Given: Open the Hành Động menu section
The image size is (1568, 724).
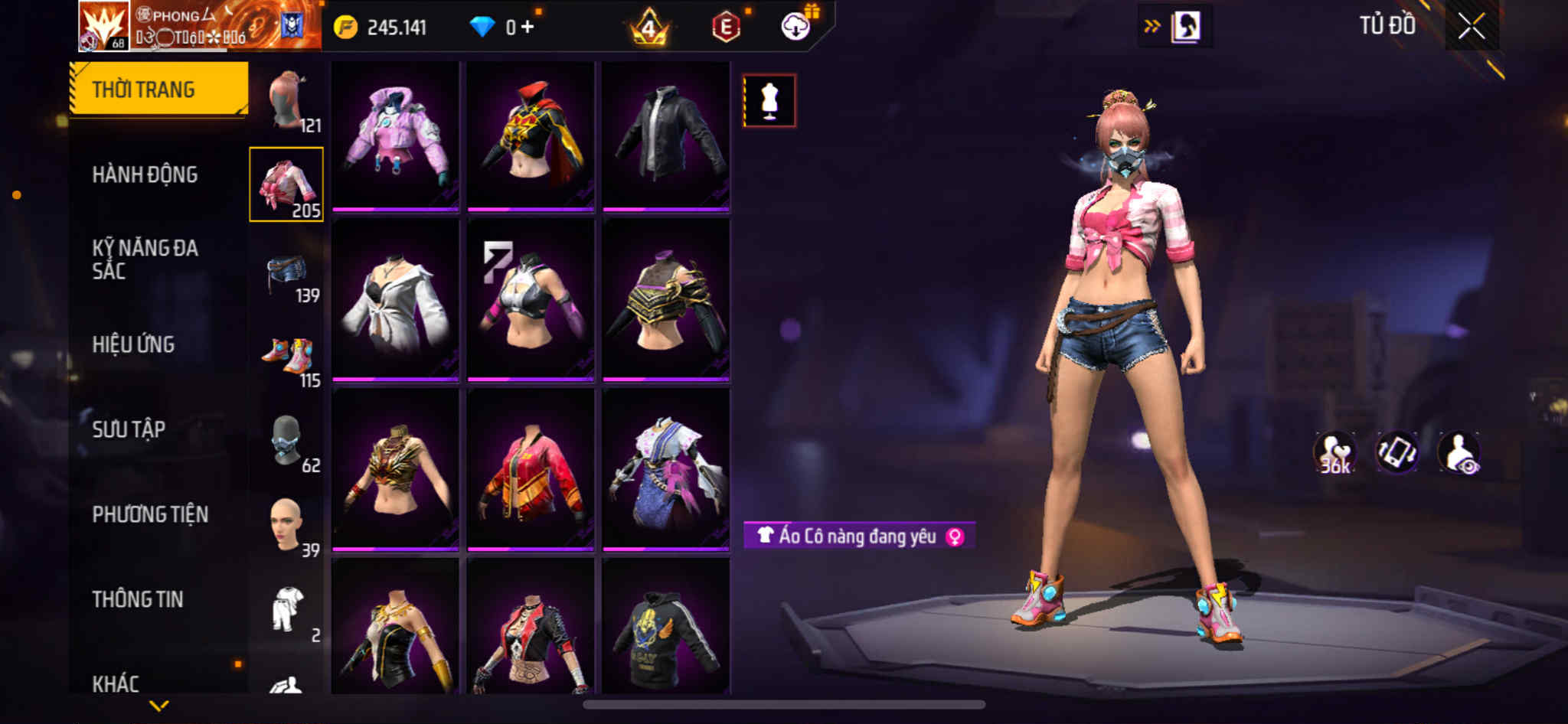Looking at the screenshot, I should pyautogui.click(x=145, y=174).
